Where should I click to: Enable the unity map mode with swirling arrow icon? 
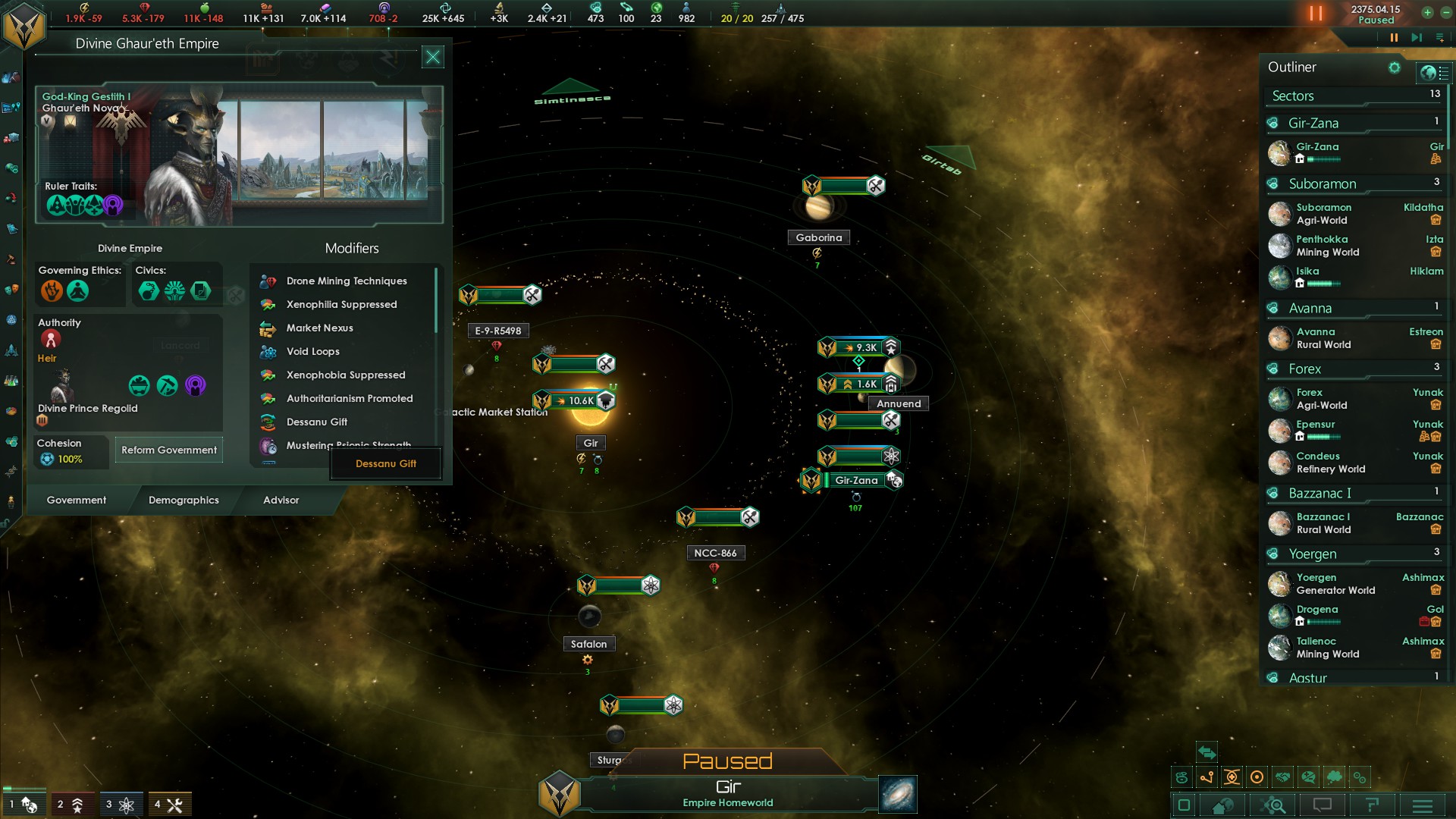pos(1183,777)
